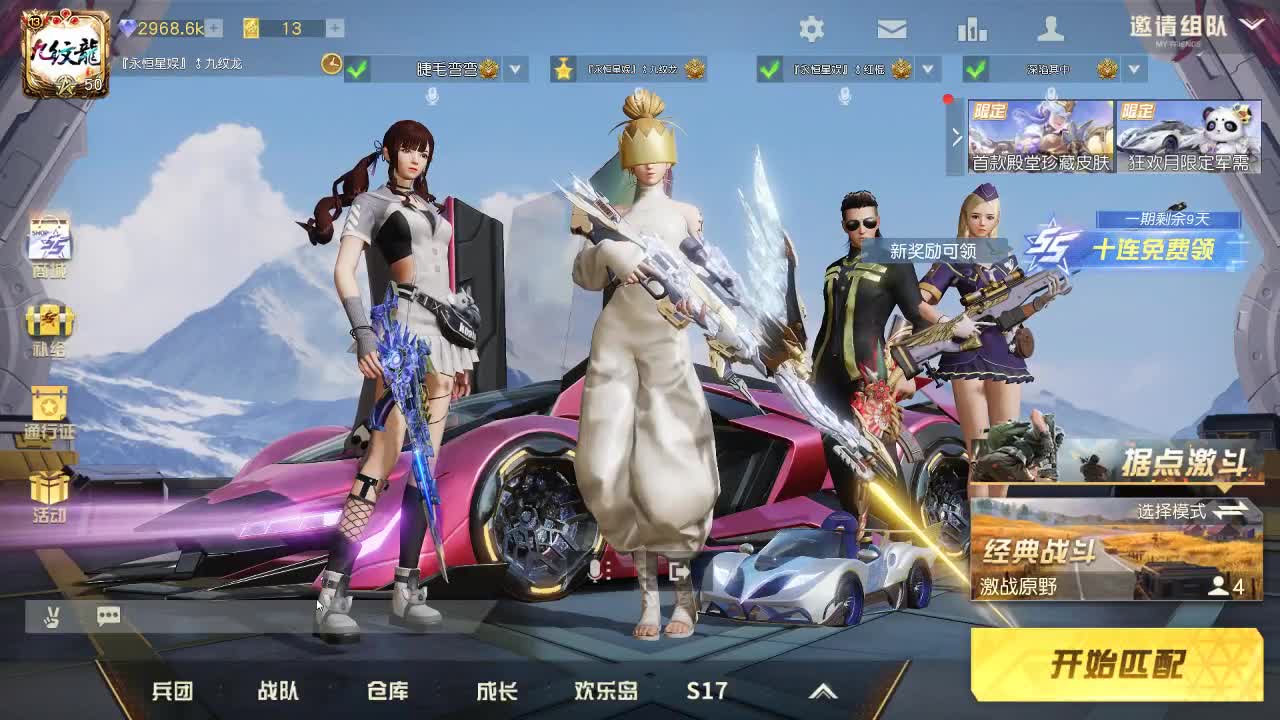Expand the dropdown next to 睫毛弯弯
The height and width of the screenshot is (720, 1280).
tap(513, 70)
